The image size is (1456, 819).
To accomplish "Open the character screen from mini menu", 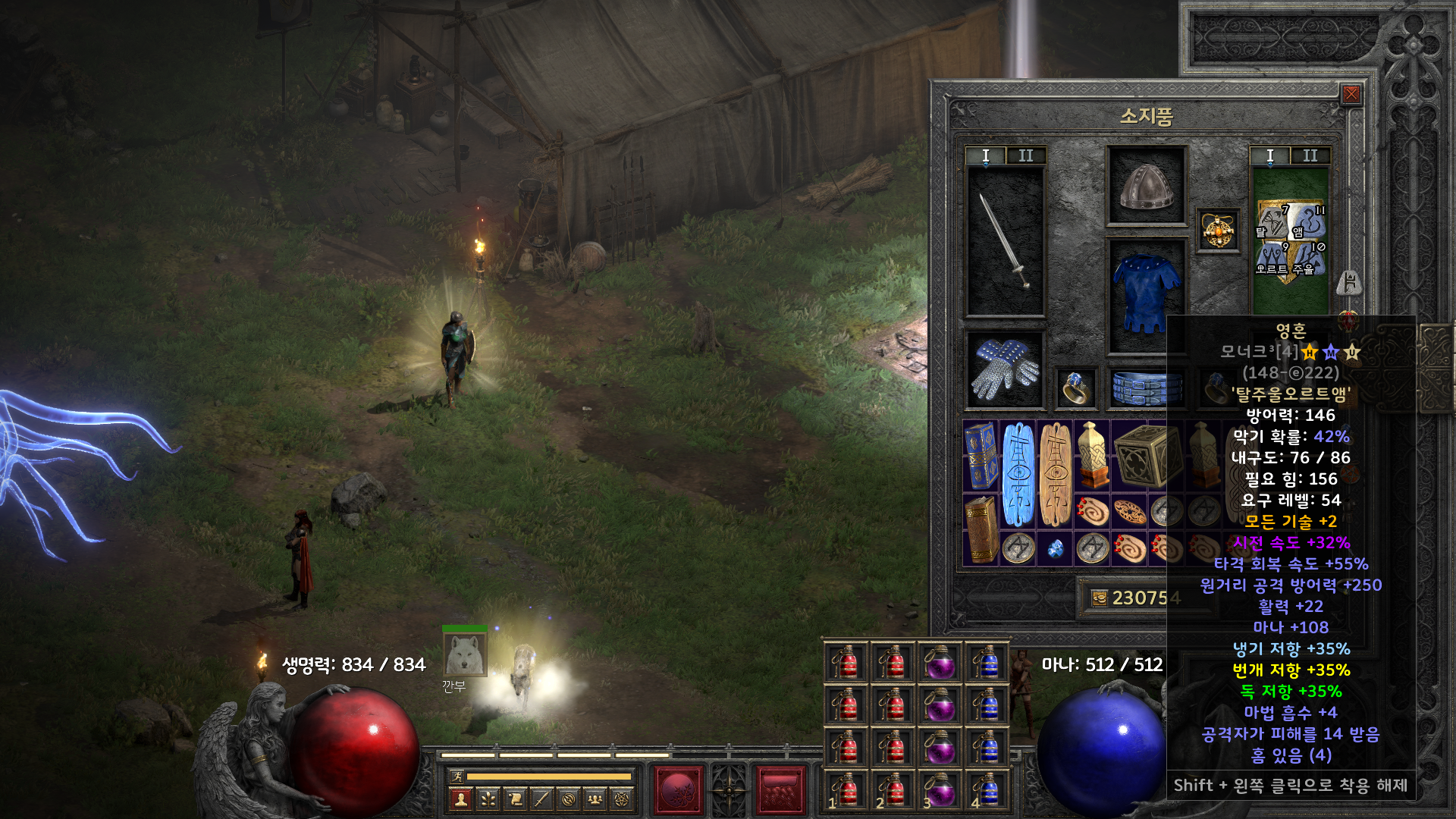I will point(460,799).
